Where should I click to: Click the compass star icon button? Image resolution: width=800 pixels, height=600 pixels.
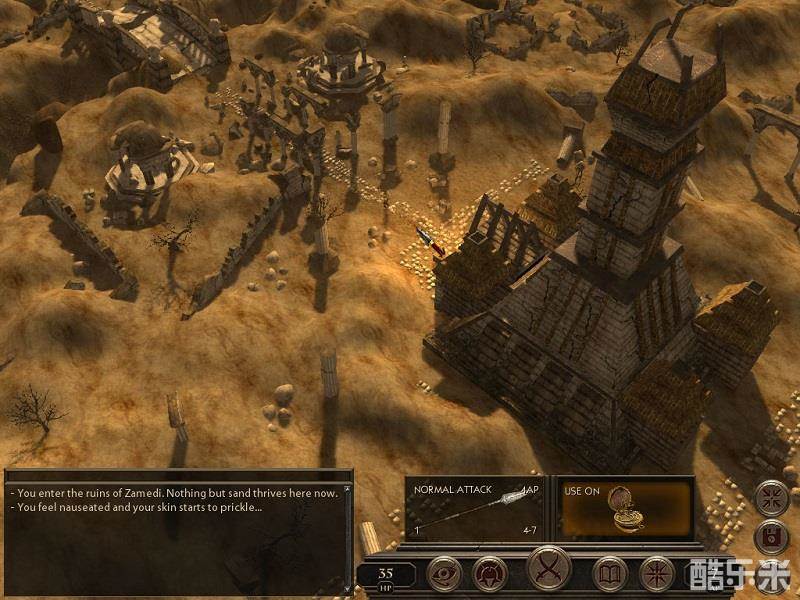click(656, 574)
